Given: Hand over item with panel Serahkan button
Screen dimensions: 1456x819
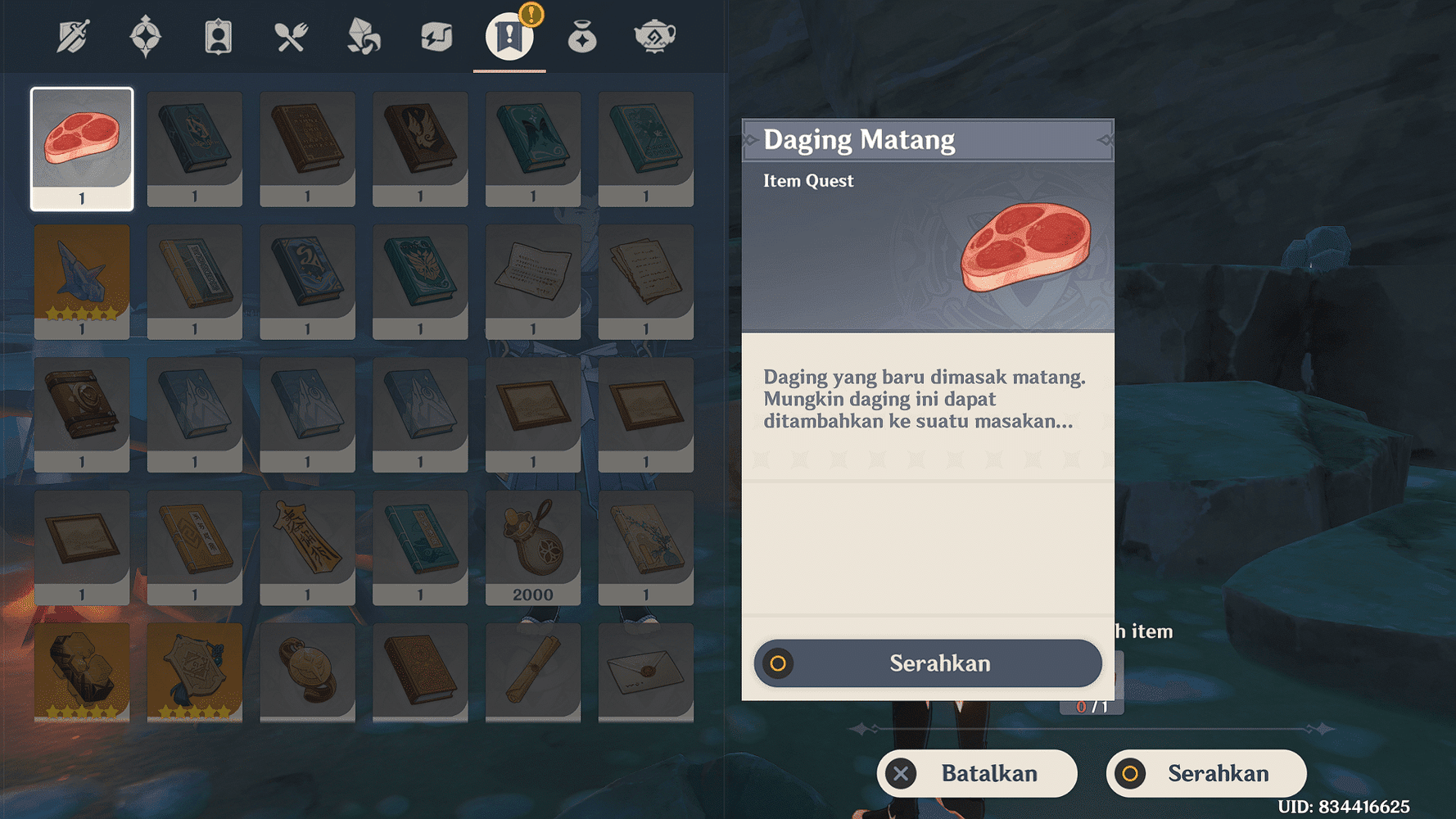Looking at the screenshot, I should click(928, 663).
